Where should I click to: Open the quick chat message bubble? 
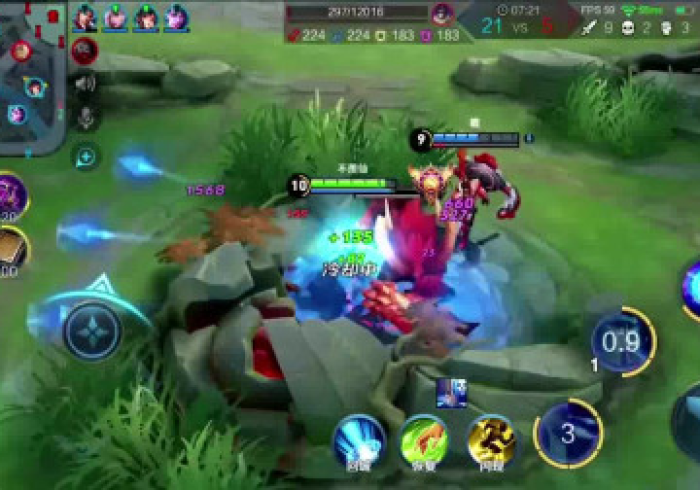[x=85, y=156]
